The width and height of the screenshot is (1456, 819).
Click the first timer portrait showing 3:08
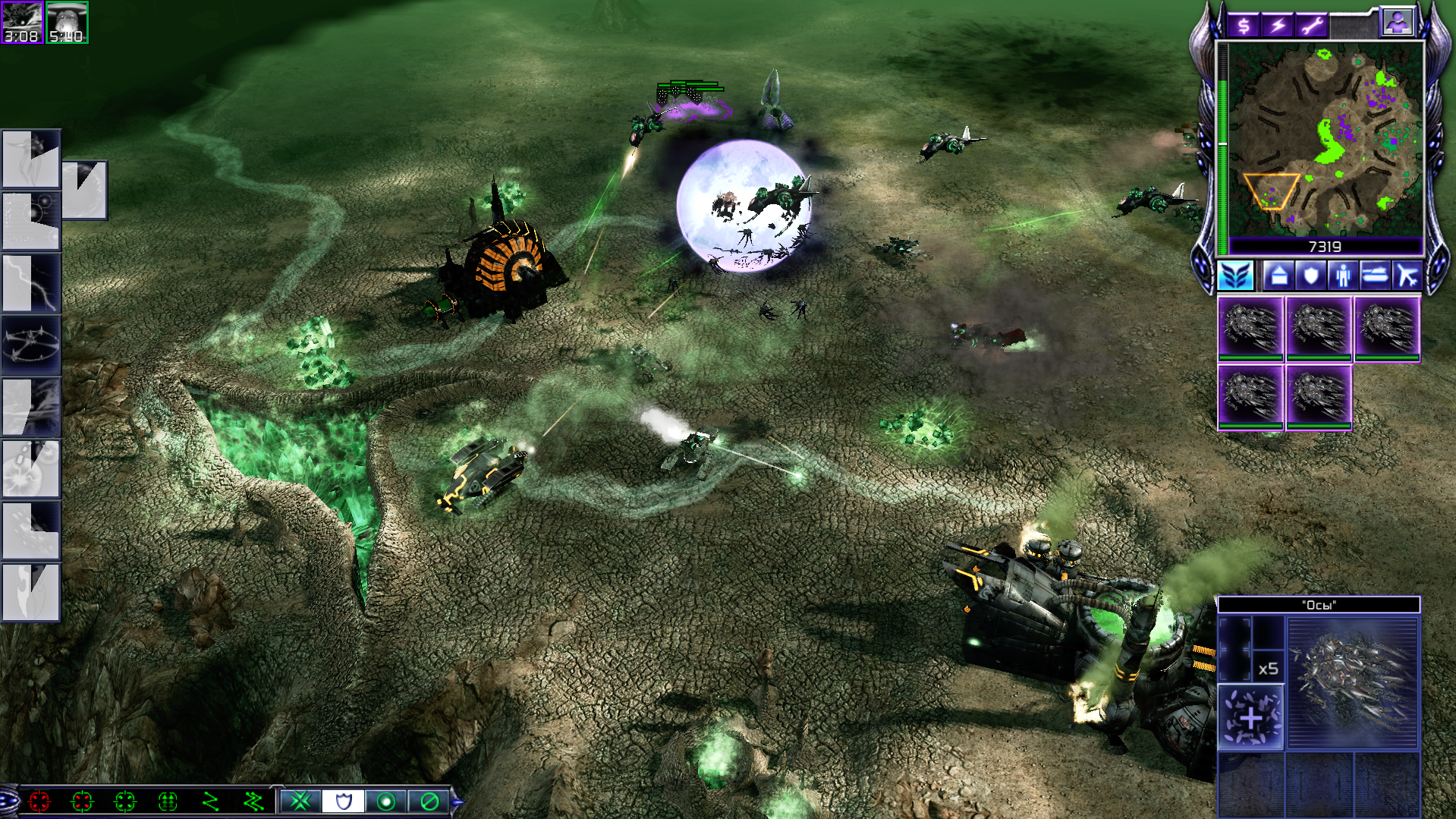tap(22, 23)
